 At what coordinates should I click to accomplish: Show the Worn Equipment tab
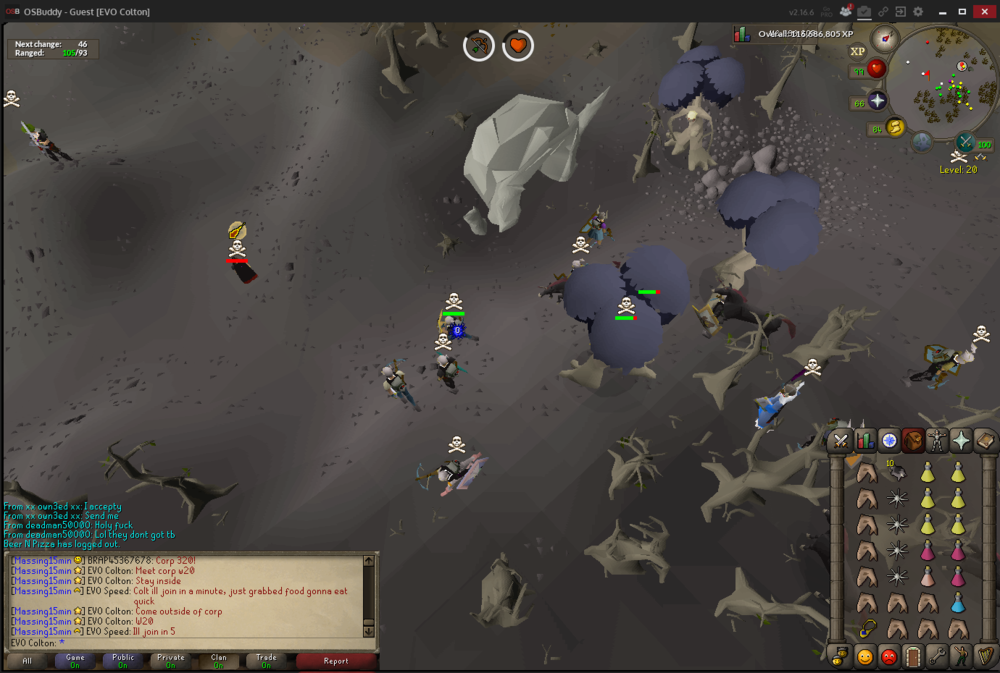click(937, 440)
